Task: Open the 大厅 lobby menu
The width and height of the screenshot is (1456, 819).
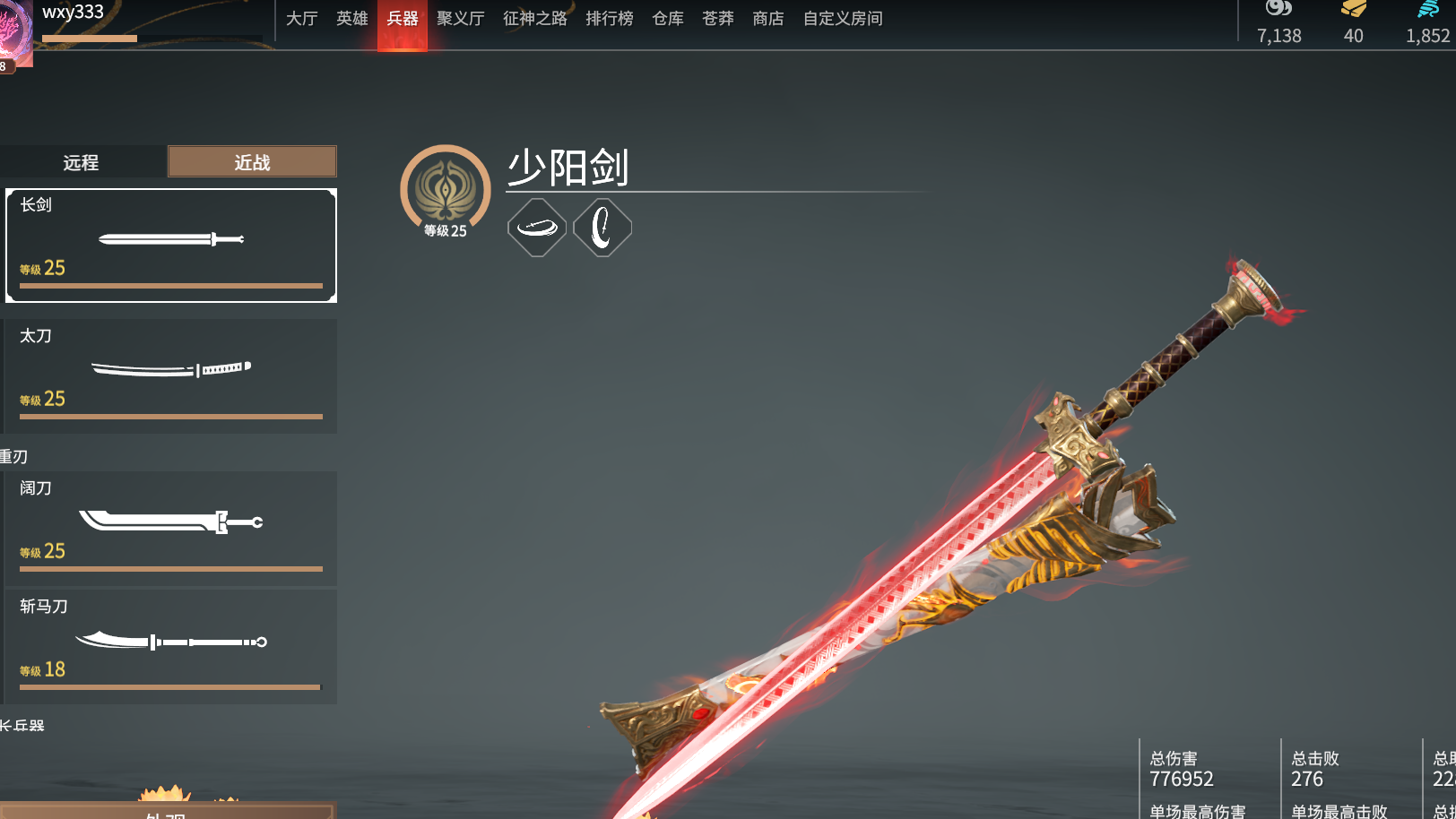Action: (301, 19)
